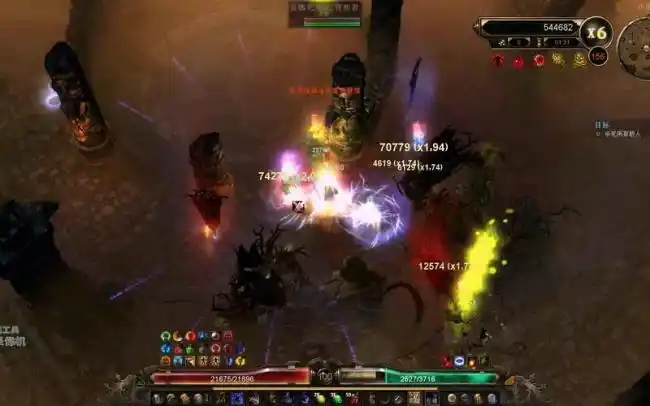Click the center emblem between the bars

coord(325,376)
